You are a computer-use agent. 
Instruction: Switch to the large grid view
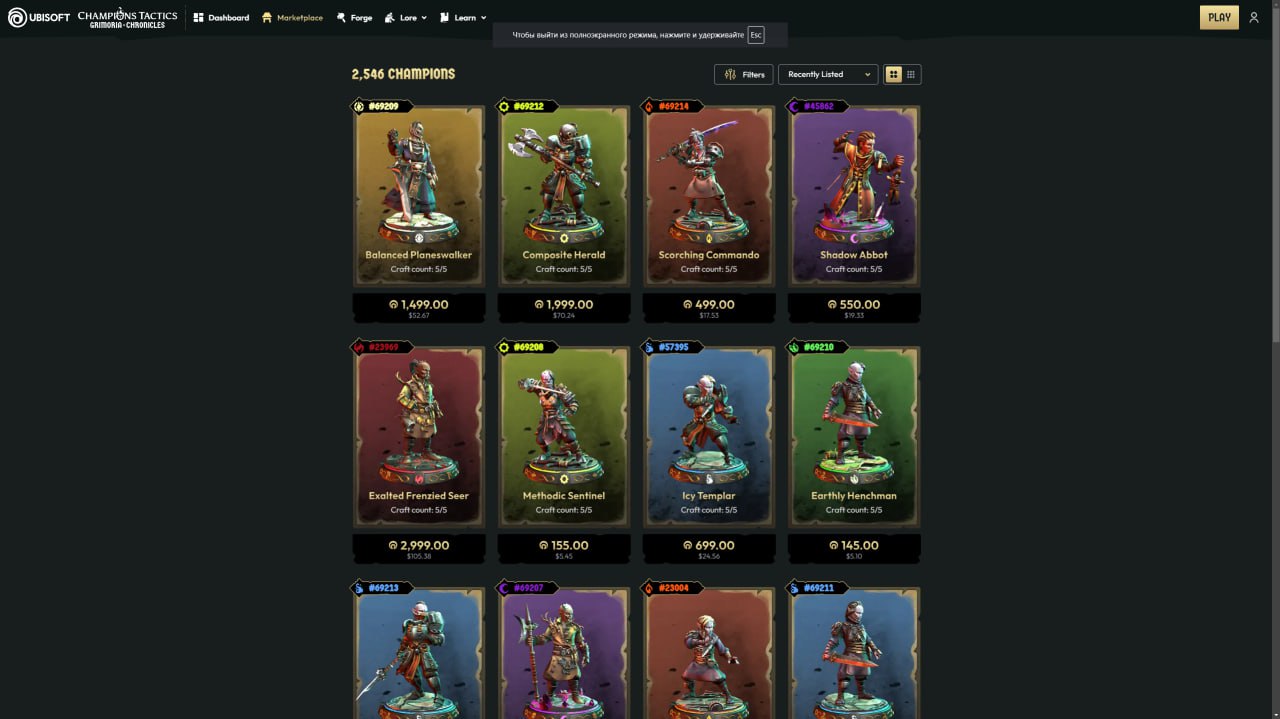[x=894, y=74]
